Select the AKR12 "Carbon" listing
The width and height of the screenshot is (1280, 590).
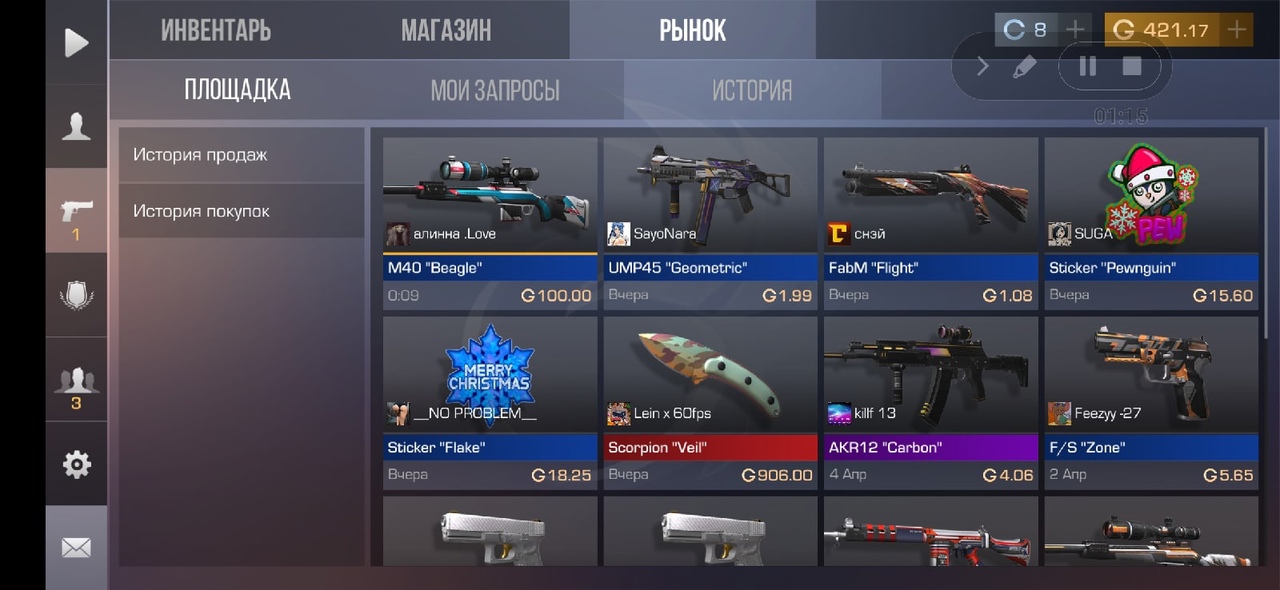pos(930,402)
